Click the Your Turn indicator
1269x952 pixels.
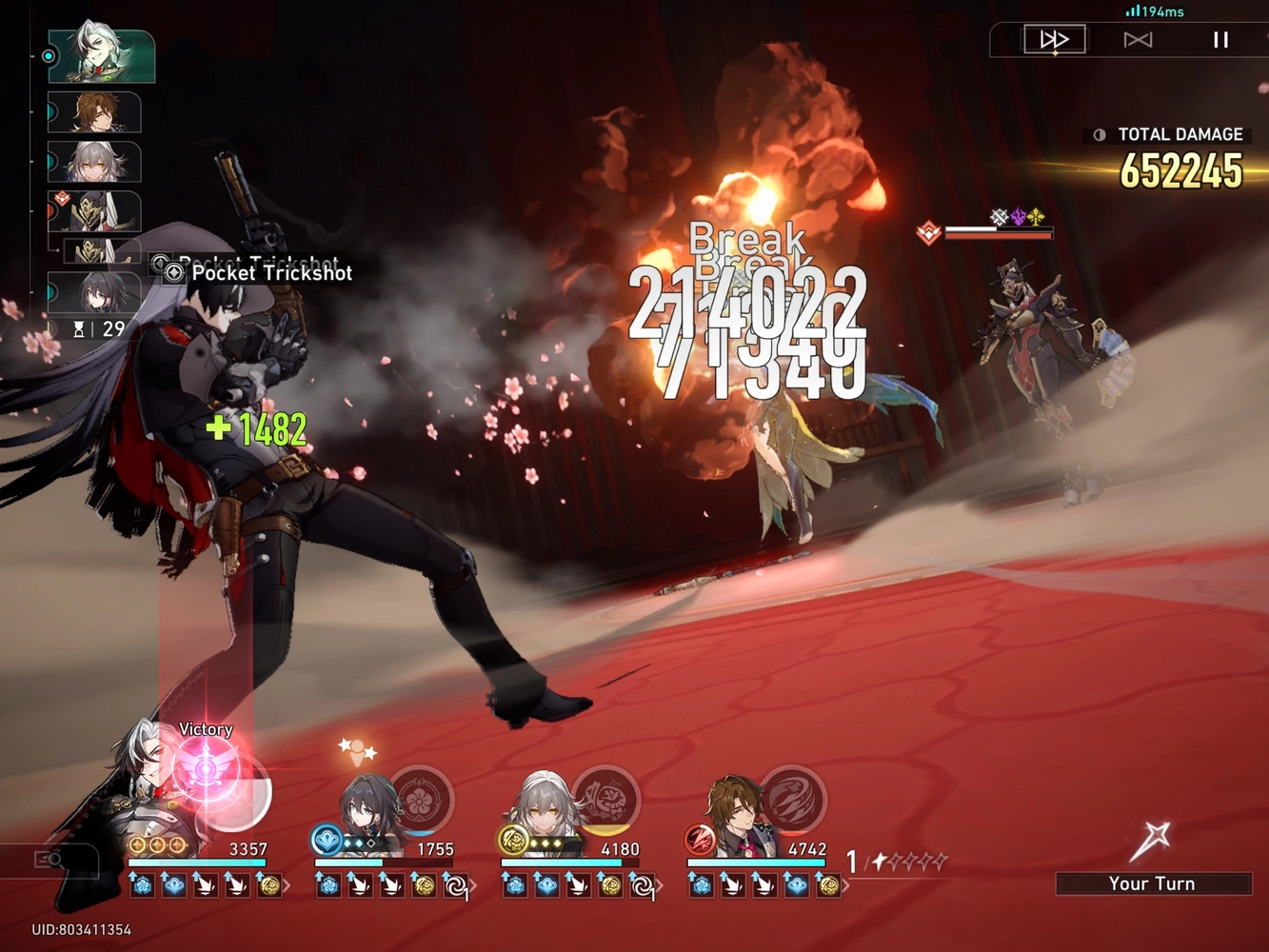pyautogui.click(x=1153, y=883)
